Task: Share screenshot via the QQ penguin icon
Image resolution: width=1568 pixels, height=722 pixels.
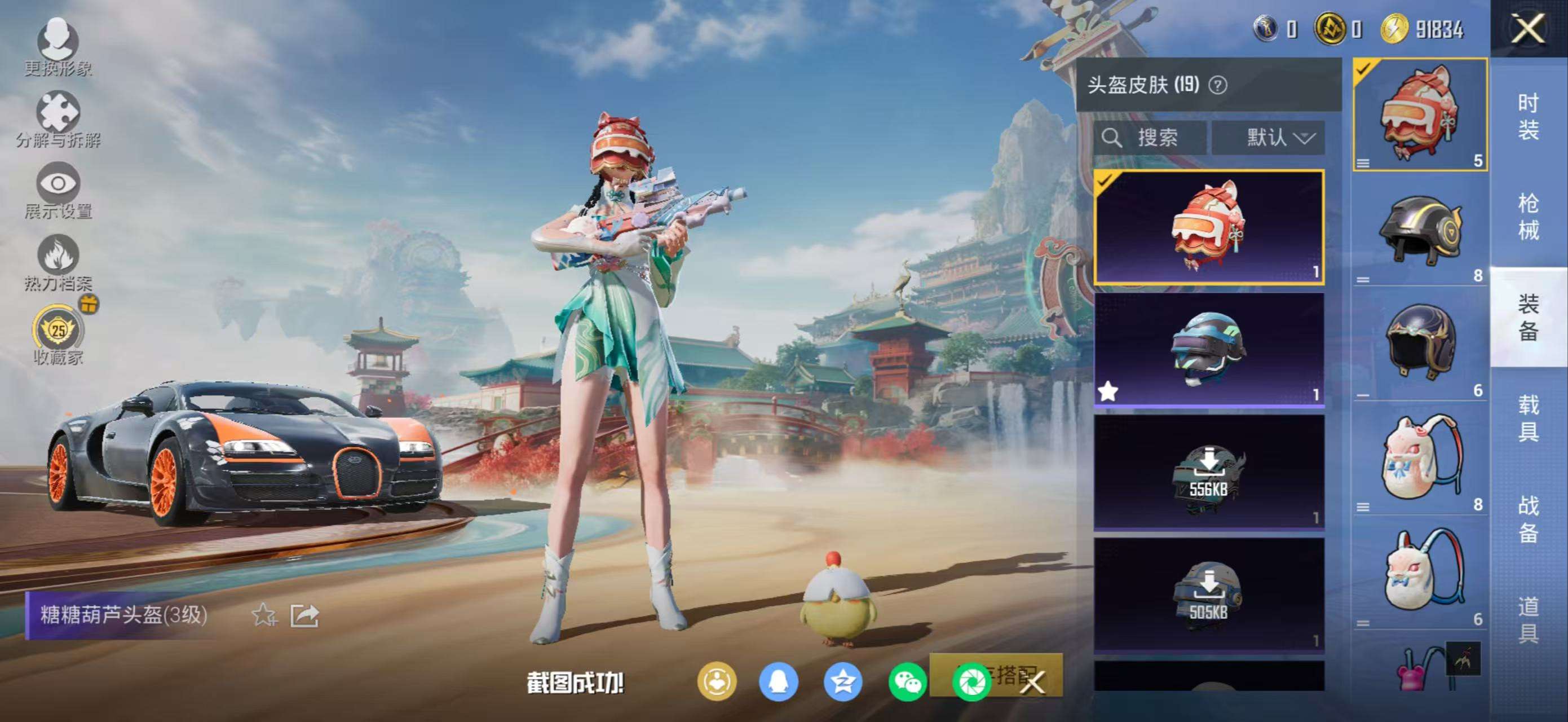Action: pyautogui.click(x=779, y=682)
